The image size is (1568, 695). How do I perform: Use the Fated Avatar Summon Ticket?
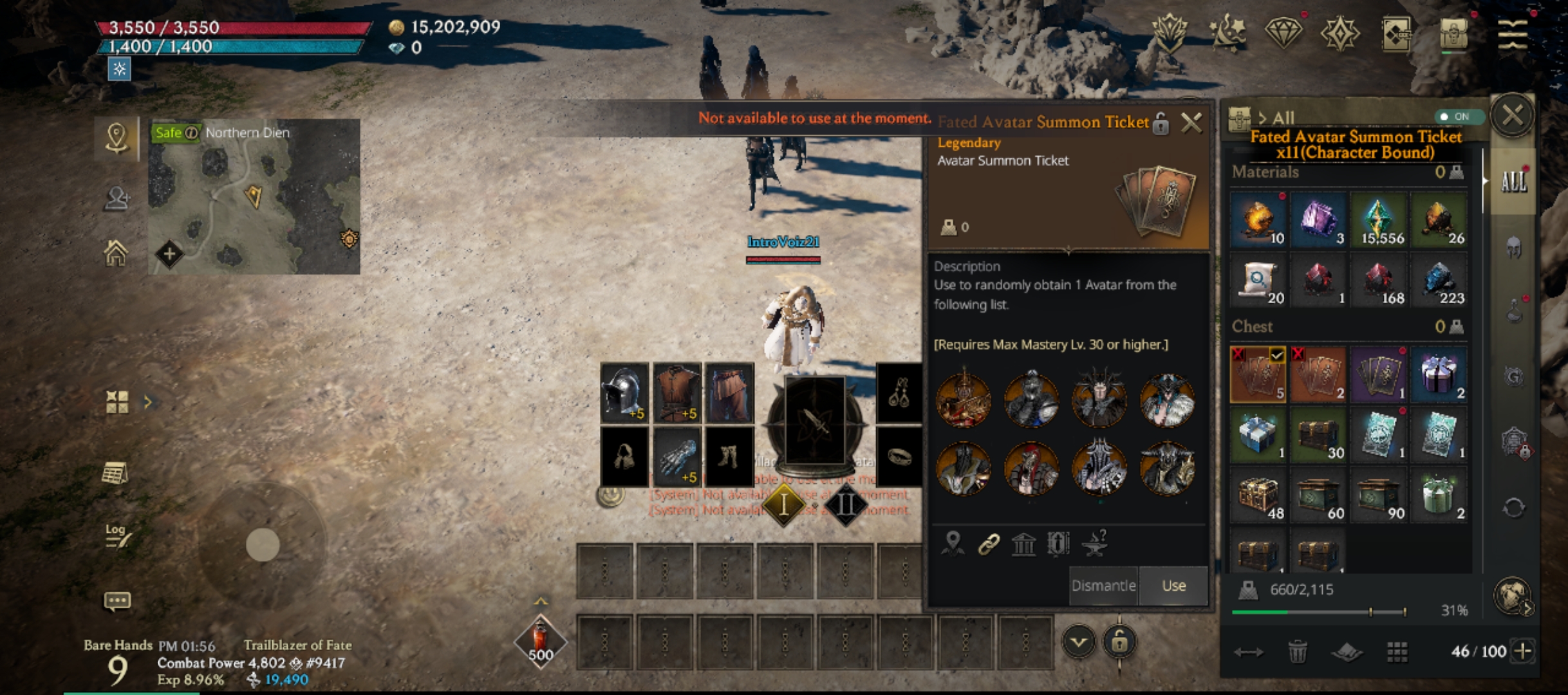[x=1173, y=586]
